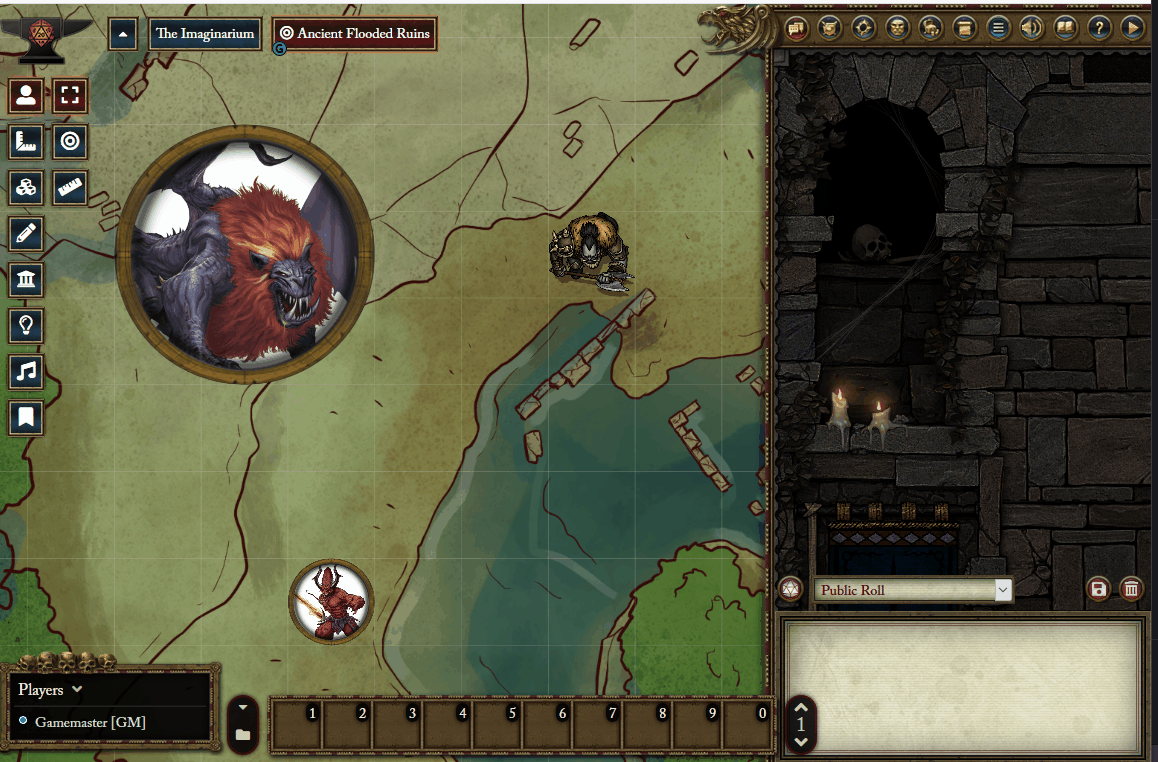This screenshot has height=762, width=1158.
Task: Click the trash icon to clear chat
Action: (1131, 589)
